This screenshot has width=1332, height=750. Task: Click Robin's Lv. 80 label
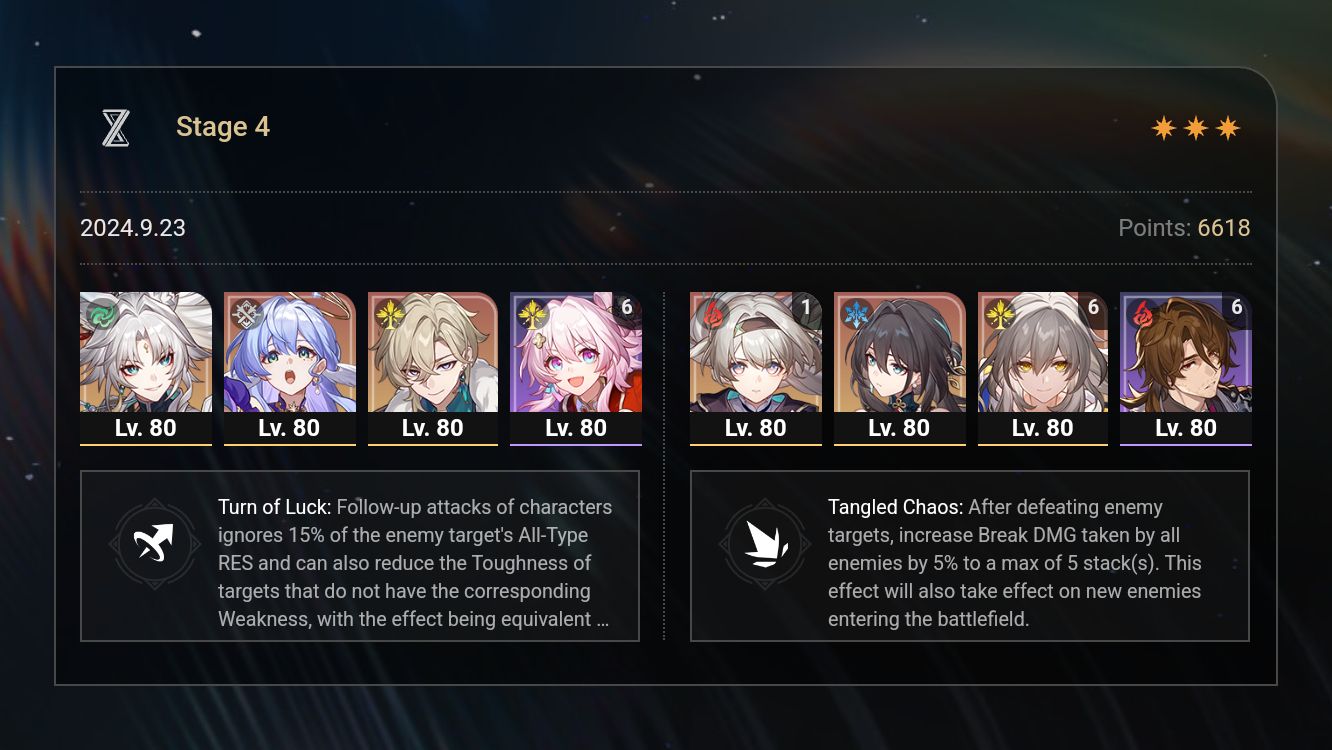click(289, 427)
